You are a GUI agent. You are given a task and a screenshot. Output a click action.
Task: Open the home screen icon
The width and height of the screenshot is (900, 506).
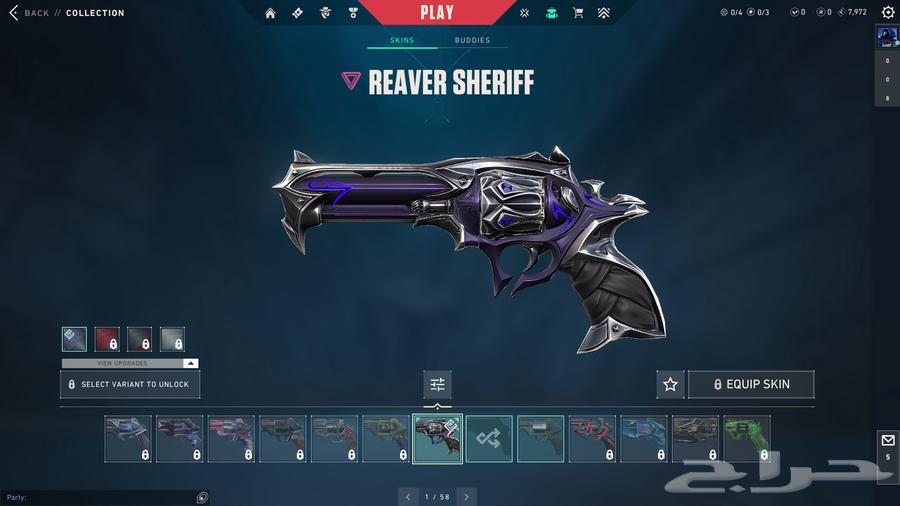pos(270,13)
